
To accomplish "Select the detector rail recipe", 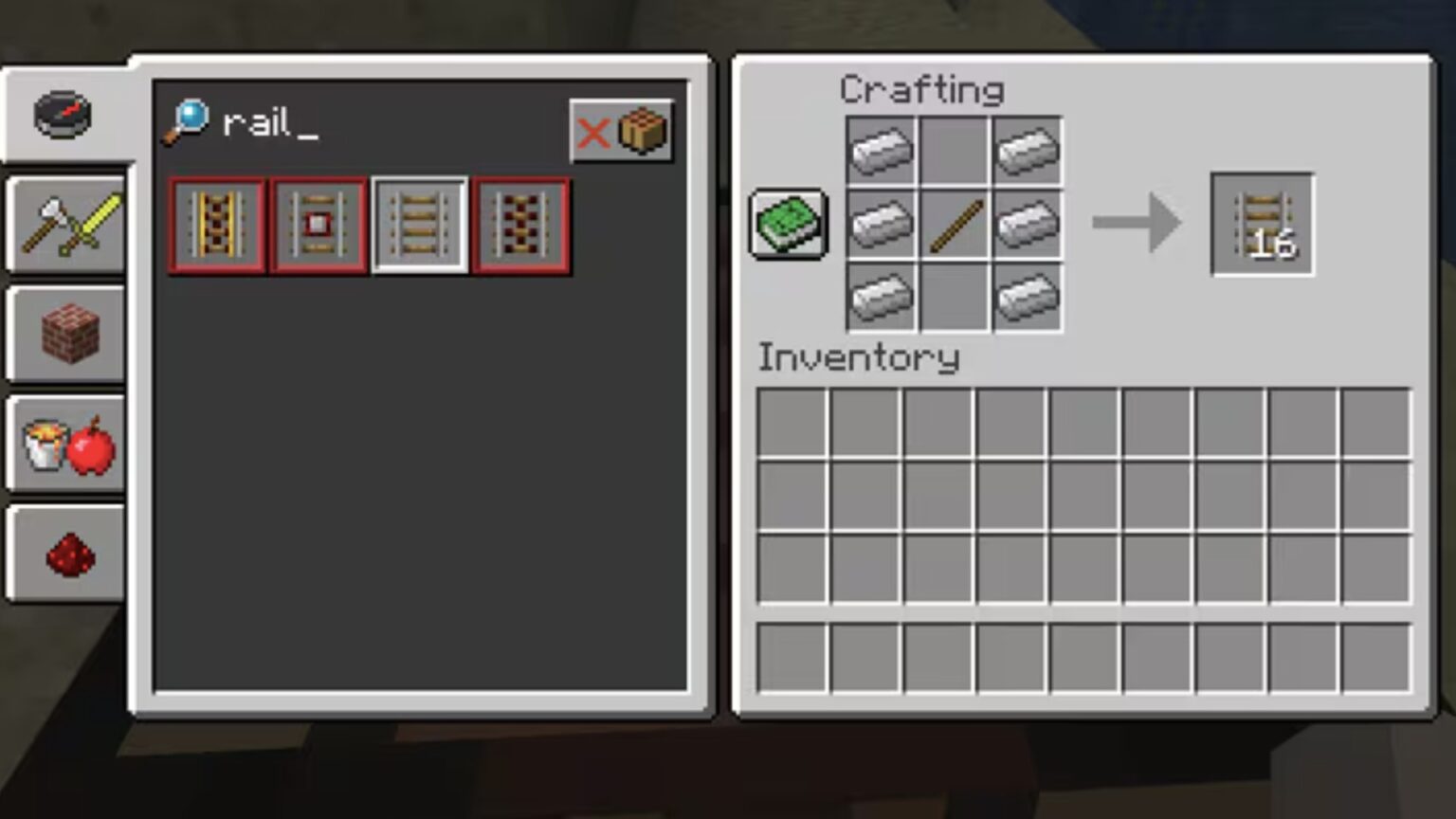I will [318, 225].
